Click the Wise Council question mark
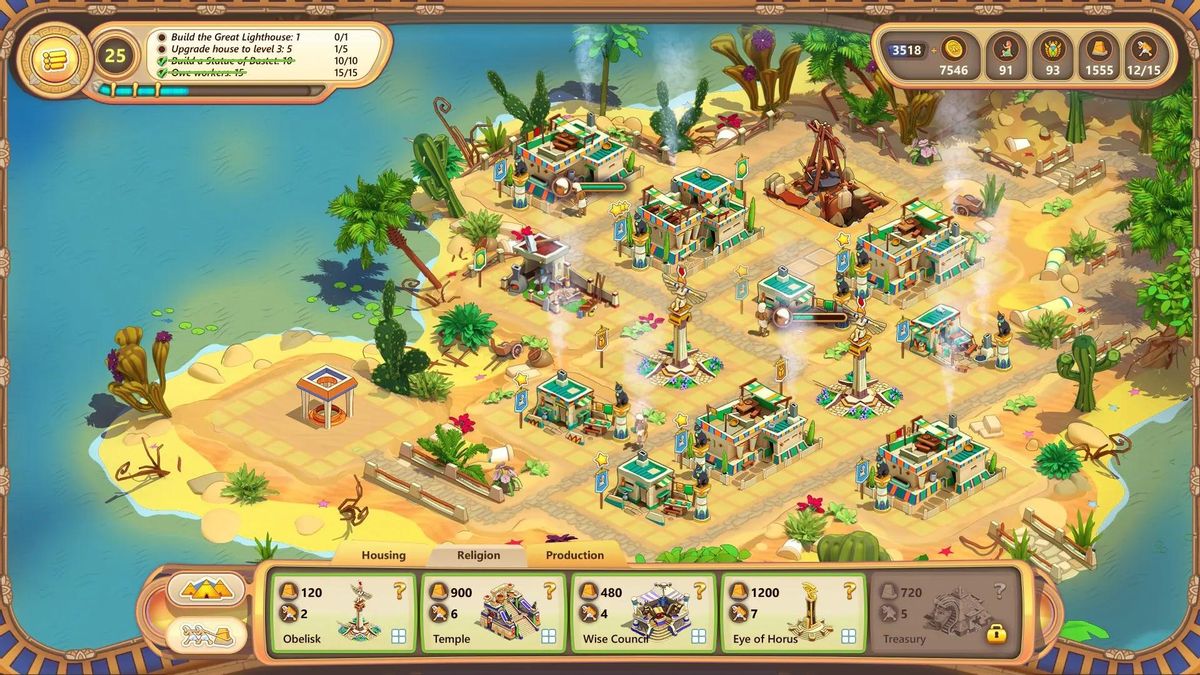1200x675 pixels. (x=699, y=591)
